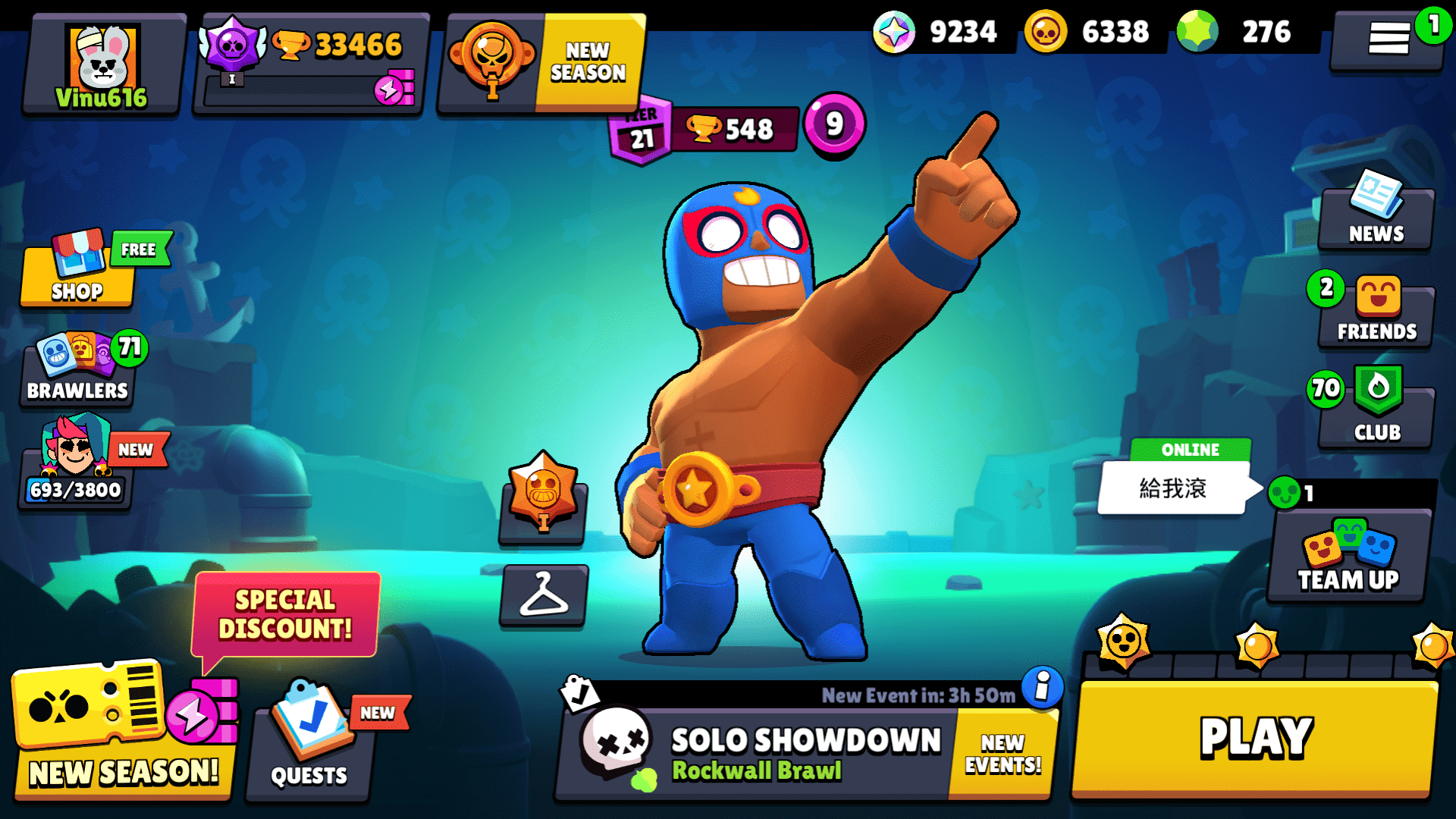Open the News panel

(1375, 216)
